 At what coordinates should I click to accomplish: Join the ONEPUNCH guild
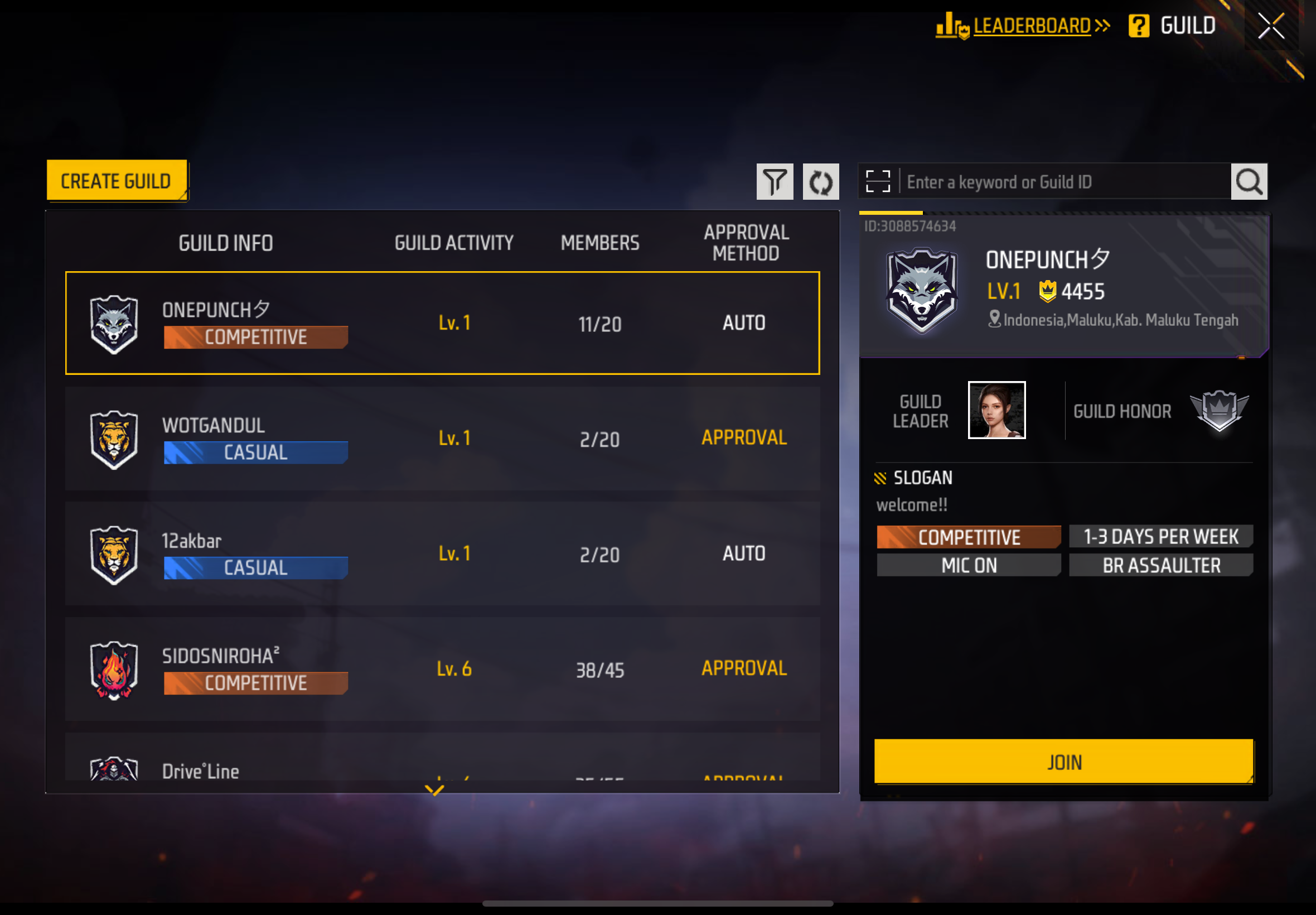pyautogui.click(x=1063, y=762)
